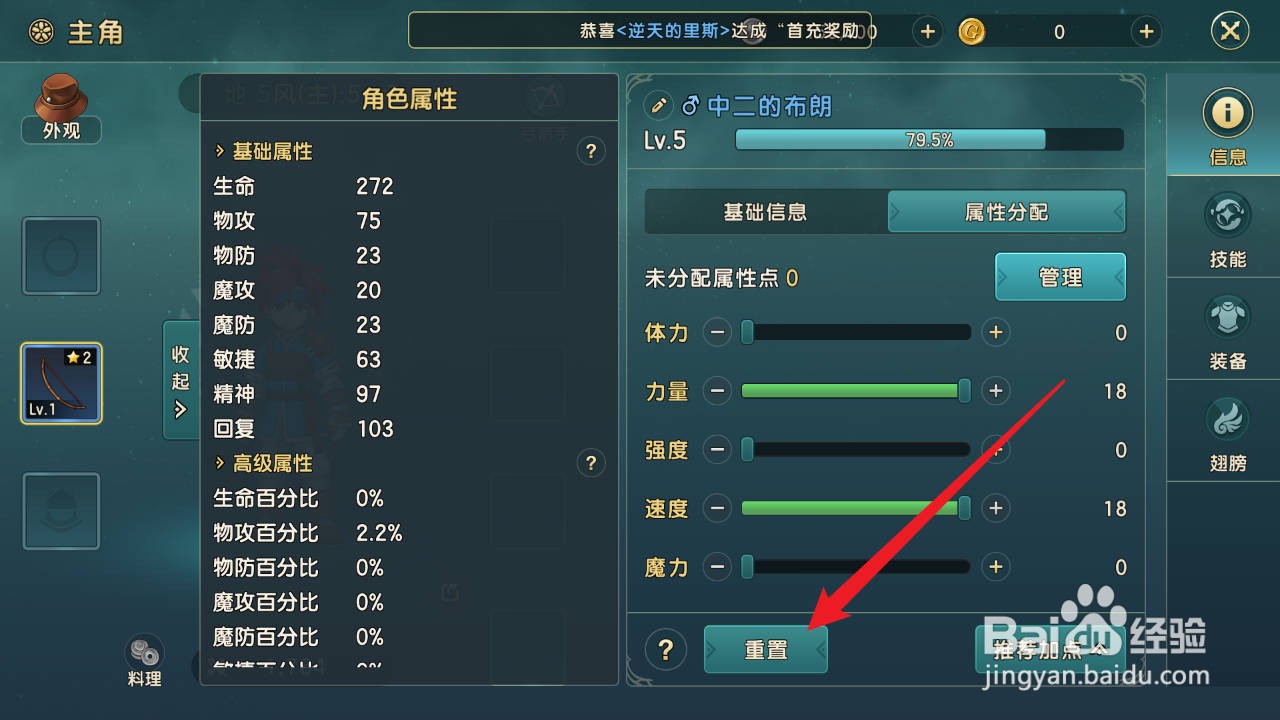Select the Lv.1 bow equipment thumbnail

pos(61,384)
